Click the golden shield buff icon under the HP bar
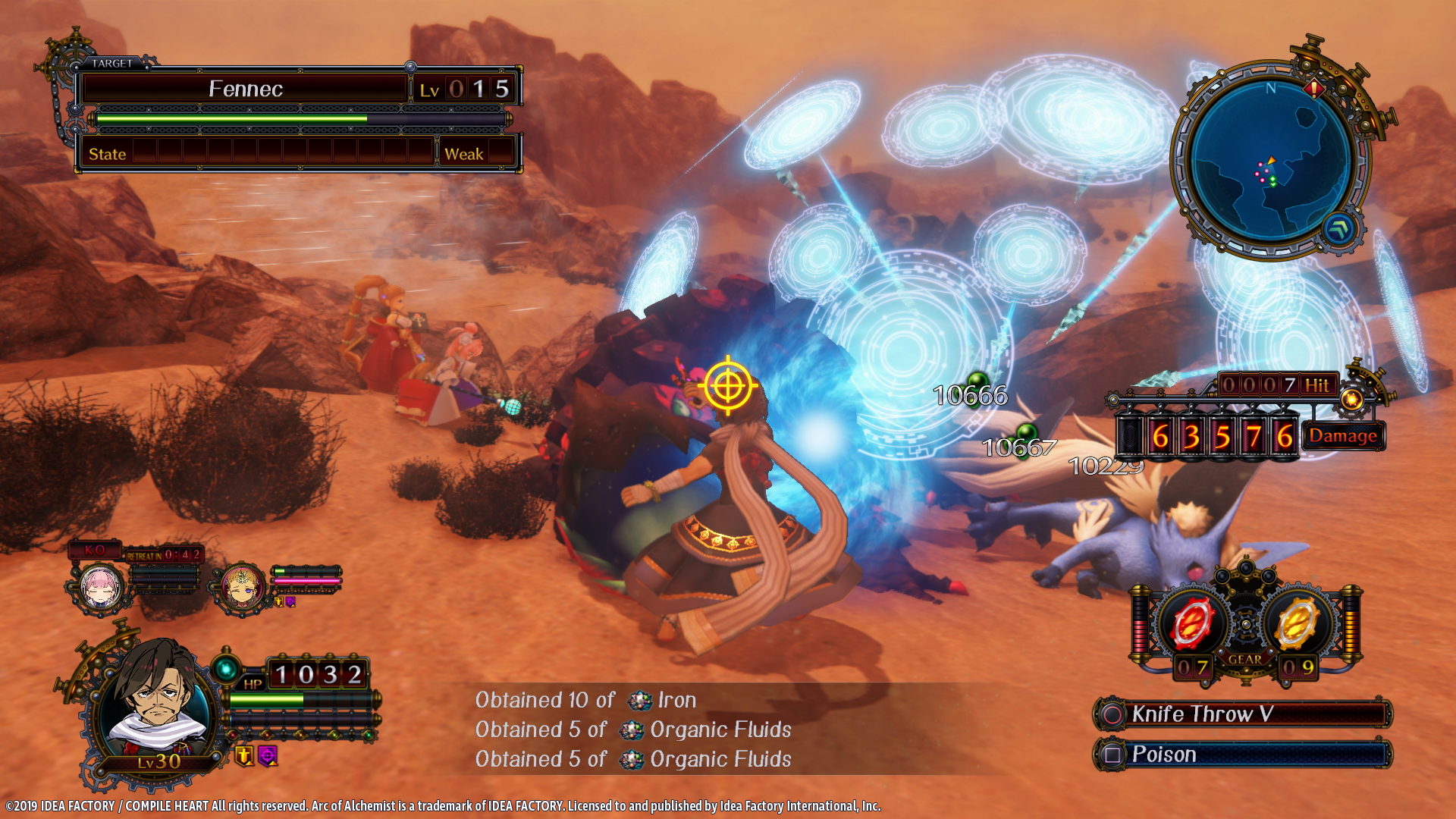This screenshot has height=819, width=1456. click(244, 756)
